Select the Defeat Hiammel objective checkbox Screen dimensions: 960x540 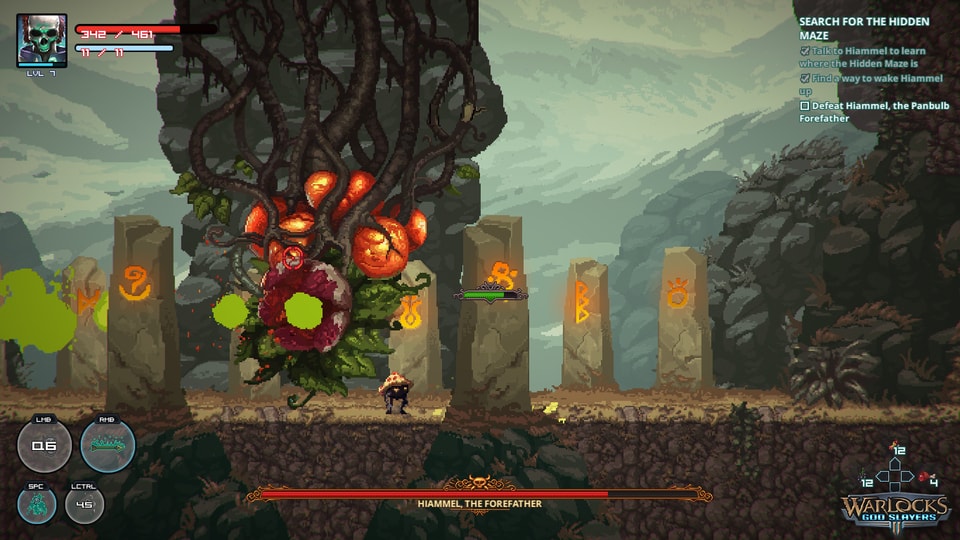[x=804, y=105]
